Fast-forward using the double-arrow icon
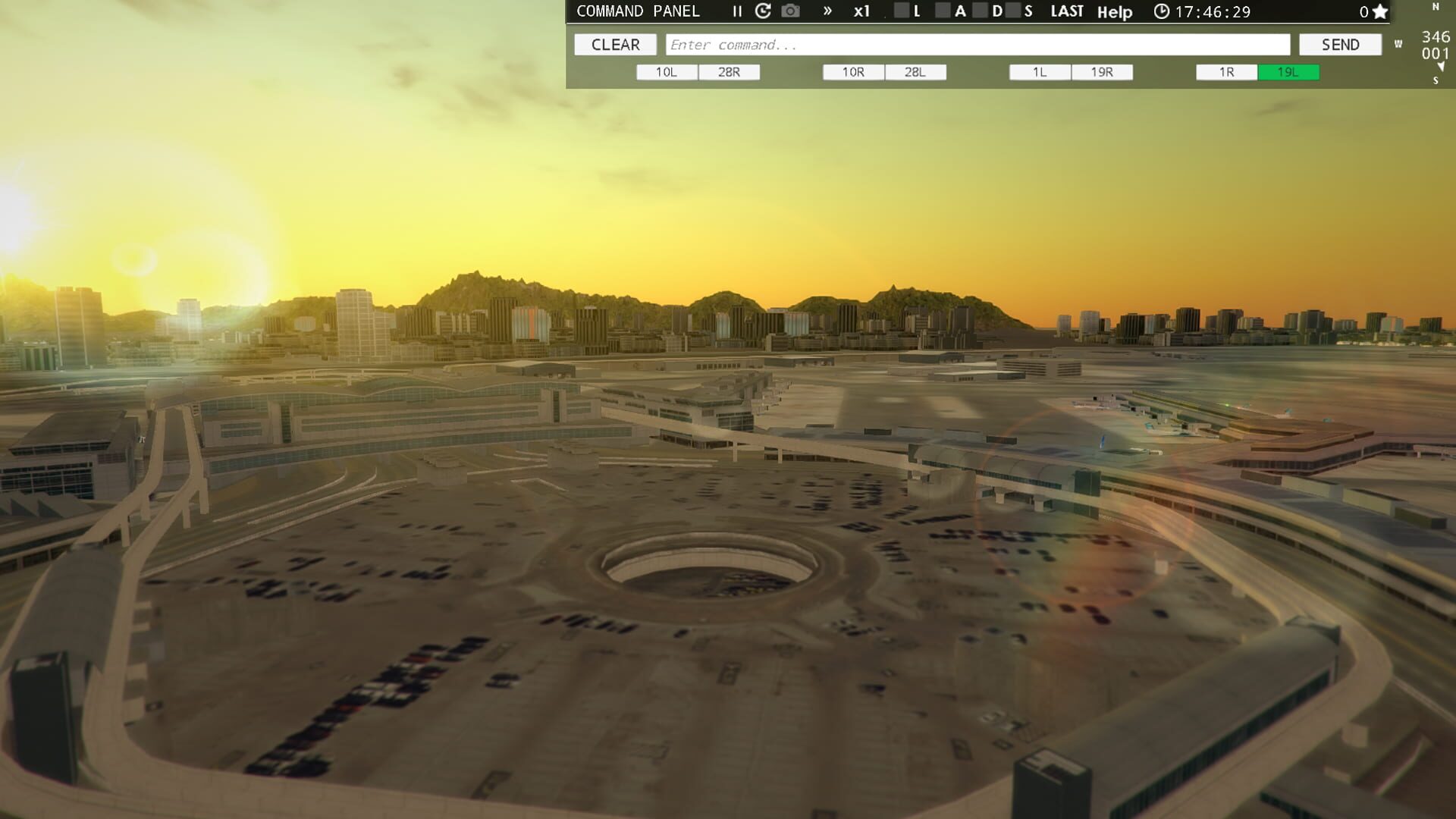The width and height of the screenshot is (1456, 819). coord(826,11)
